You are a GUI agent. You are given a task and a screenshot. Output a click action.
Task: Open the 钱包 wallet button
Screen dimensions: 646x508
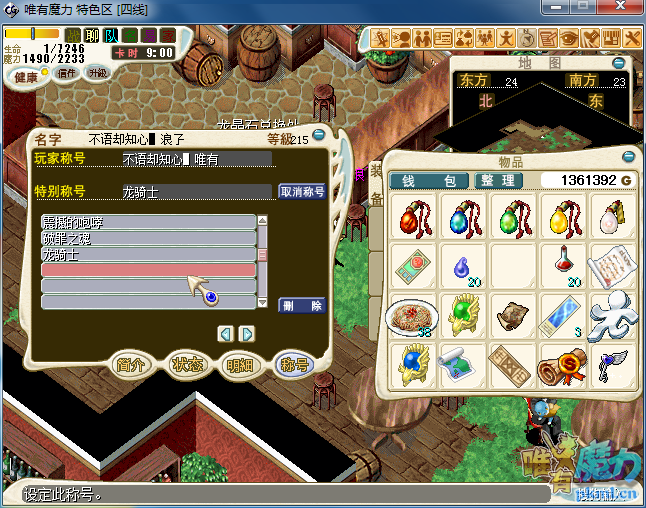click(429, 181)
